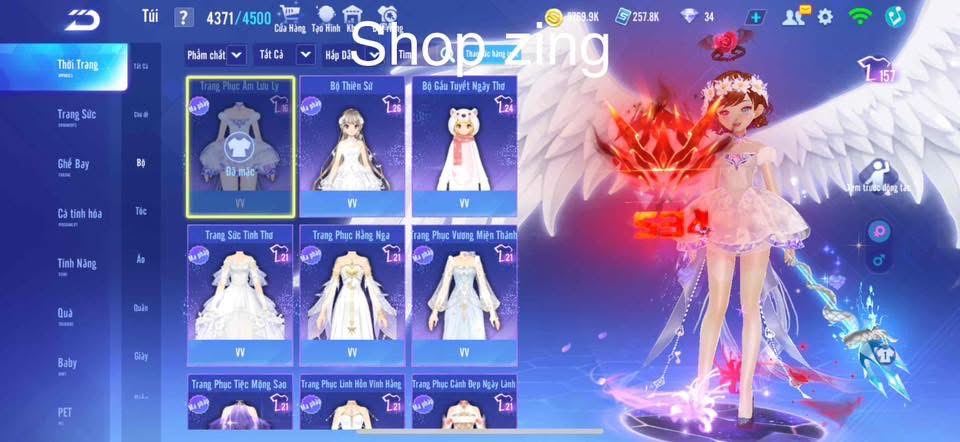
Task: Expand the Tất Cả filter dropdown
Action: tap(277, 54)
